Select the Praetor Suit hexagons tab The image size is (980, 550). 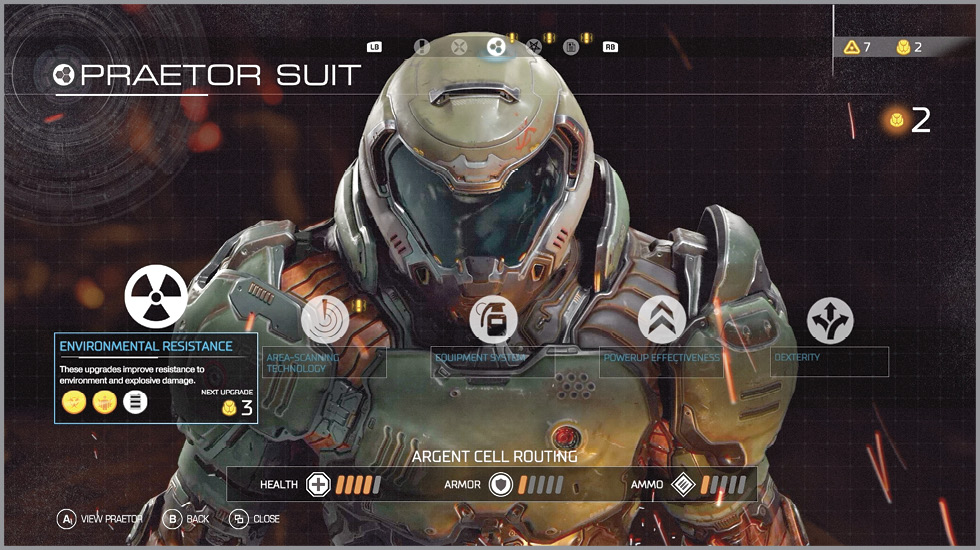point(496,46)
